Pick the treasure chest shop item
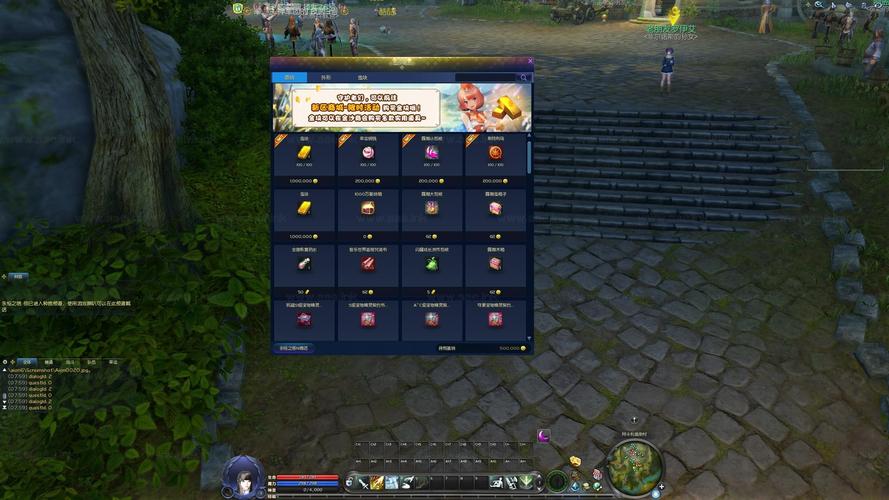 click(368, 208)
